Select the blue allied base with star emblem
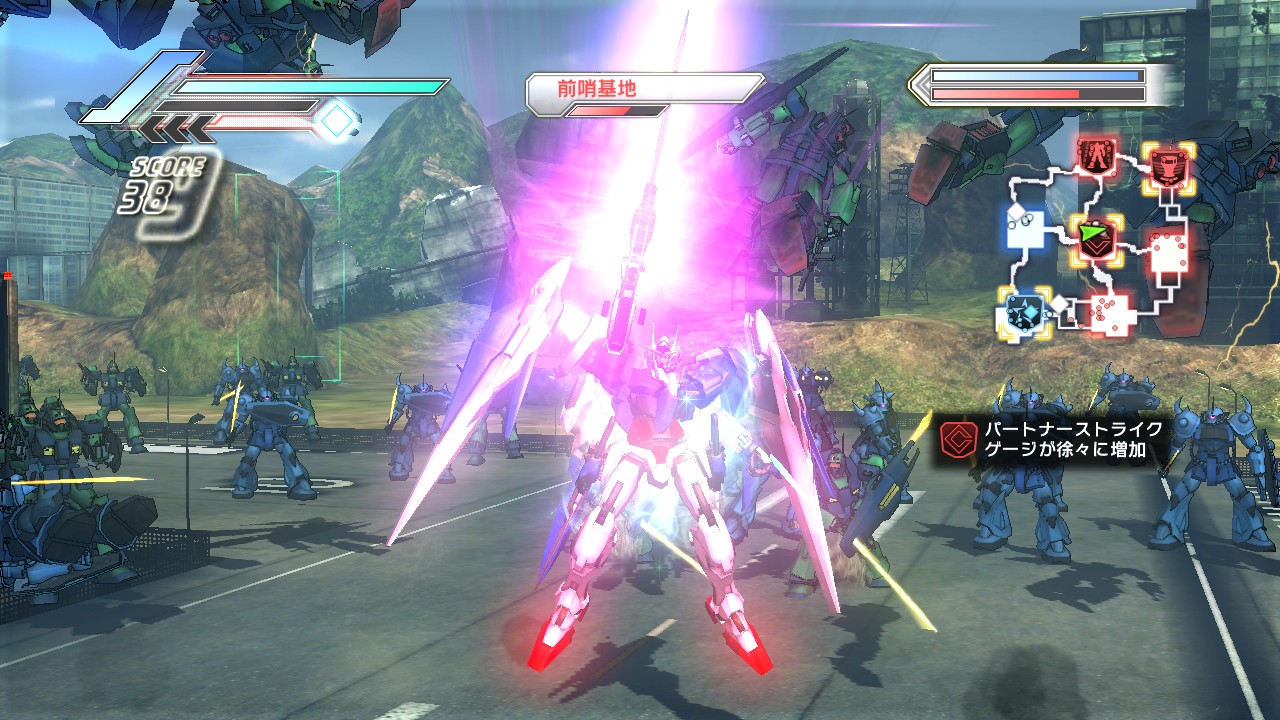Screen dimensions: 1280x720 pyautogui.click(x=1023, y=311)
